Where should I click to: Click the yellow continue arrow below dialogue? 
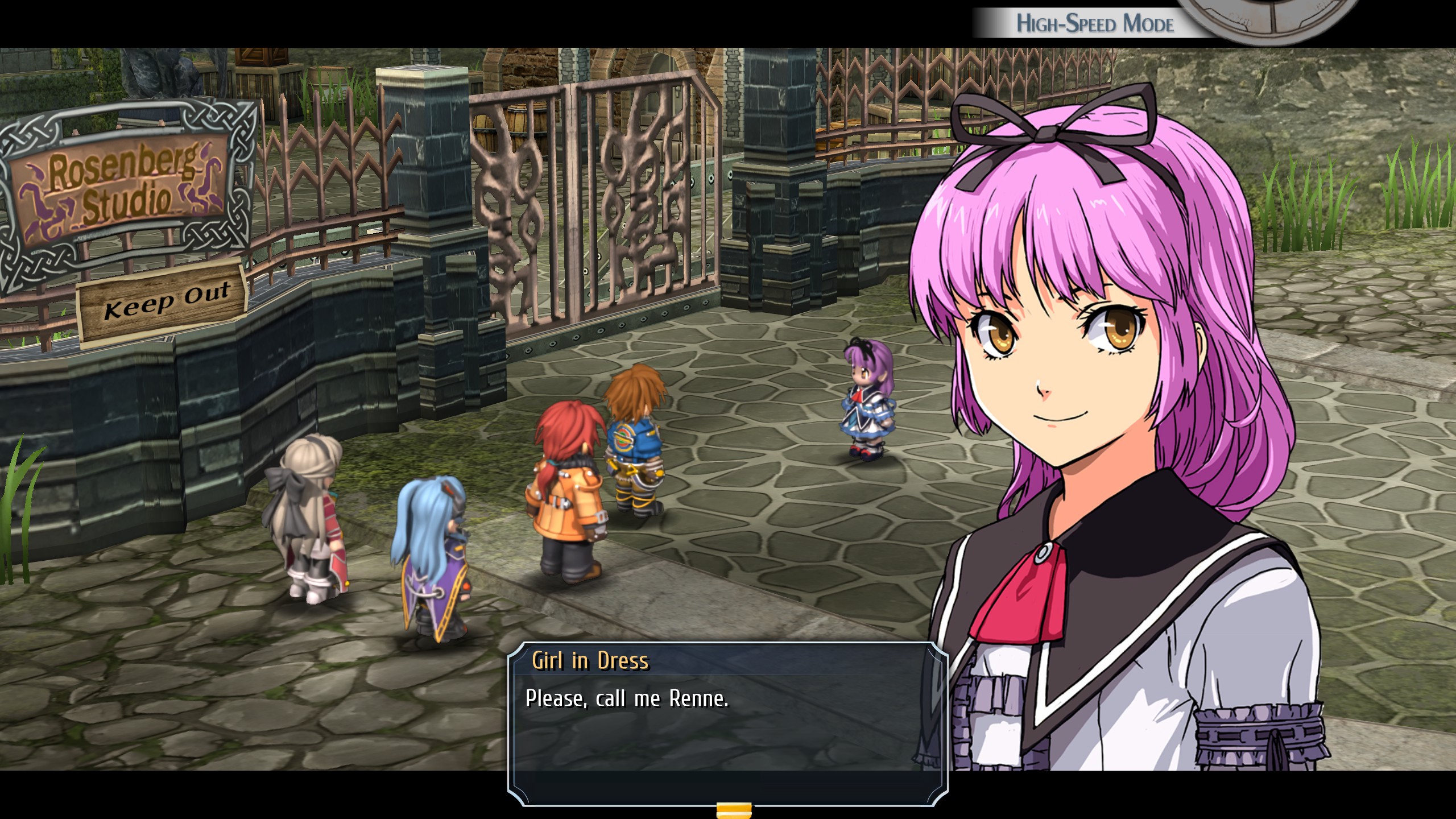tap(734, 810)
